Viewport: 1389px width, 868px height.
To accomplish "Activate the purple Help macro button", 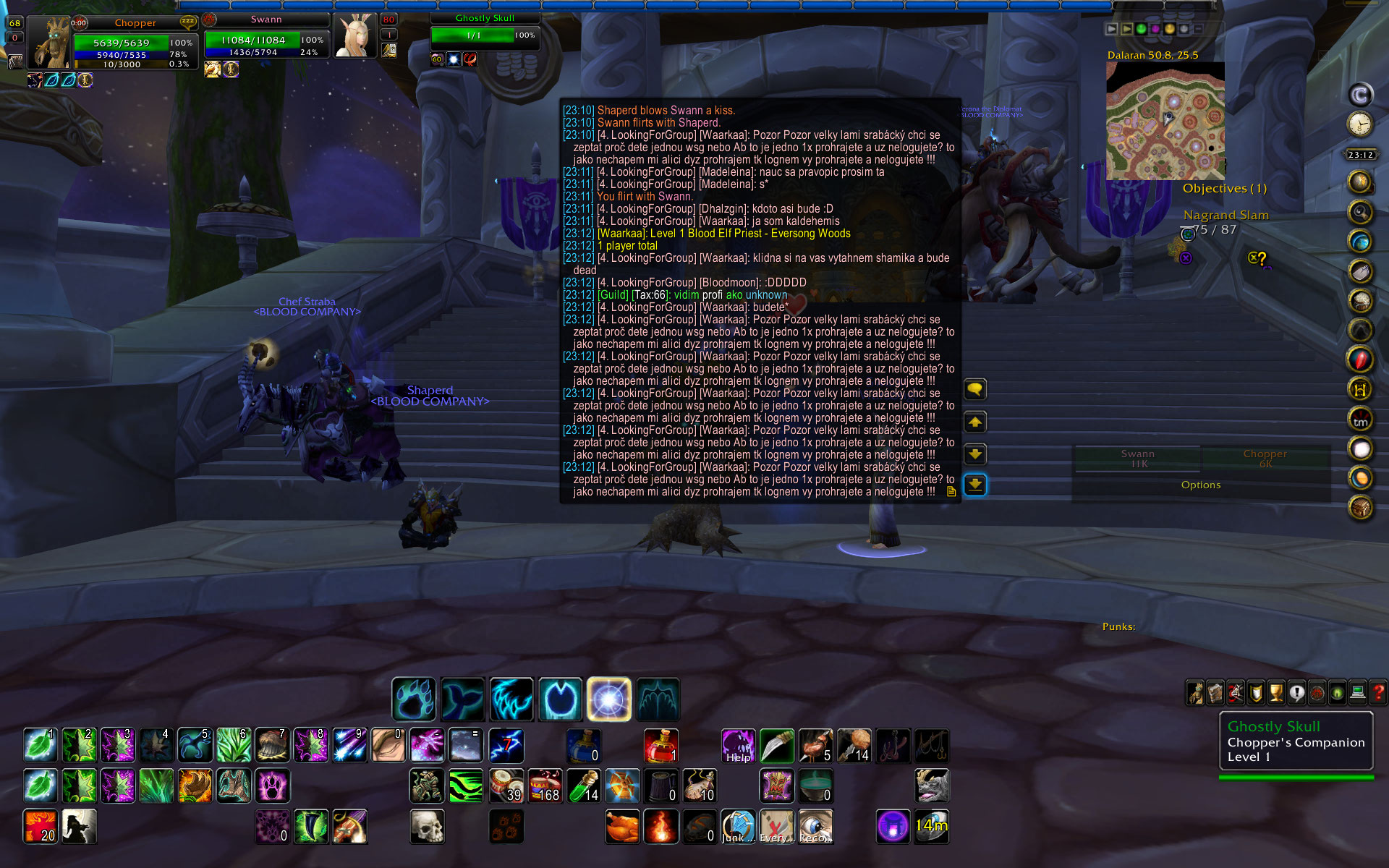I will [738, 746].
